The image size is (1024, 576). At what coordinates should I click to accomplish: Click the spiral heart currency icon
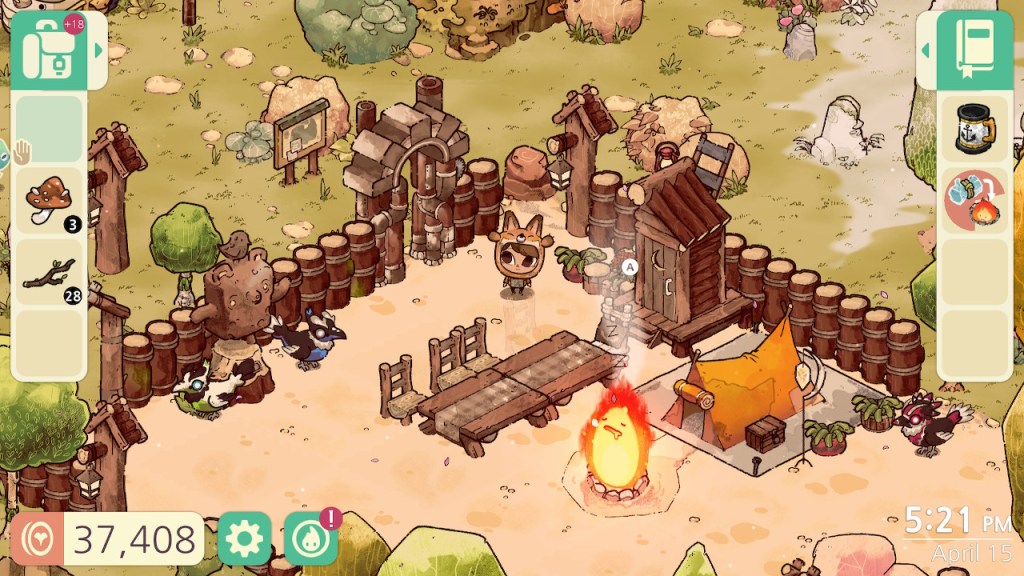[39, 540]
